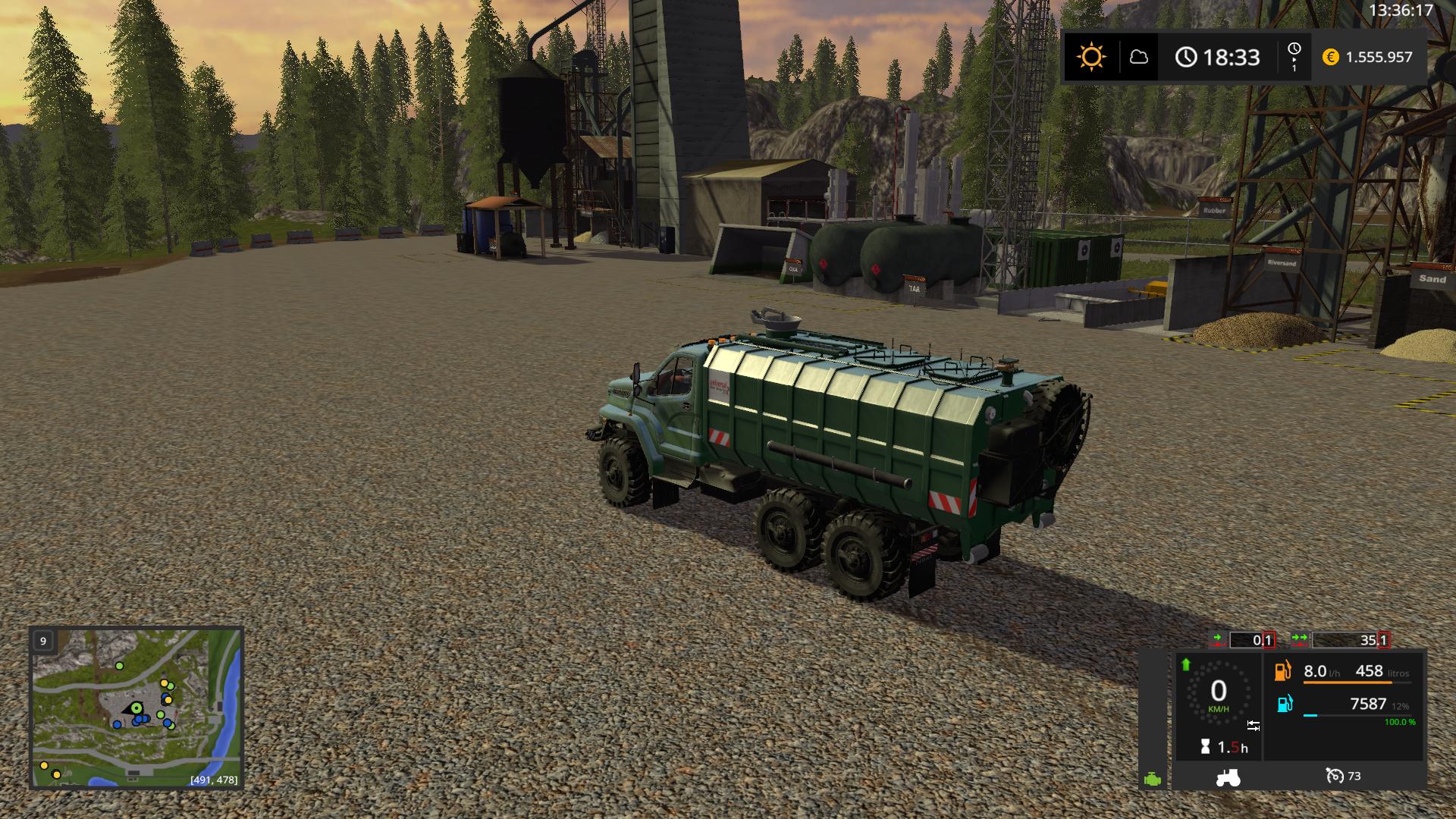Select the green player marker on the minimap
1456x819 pixels.
pyautogui.click(x=136, y=708)
